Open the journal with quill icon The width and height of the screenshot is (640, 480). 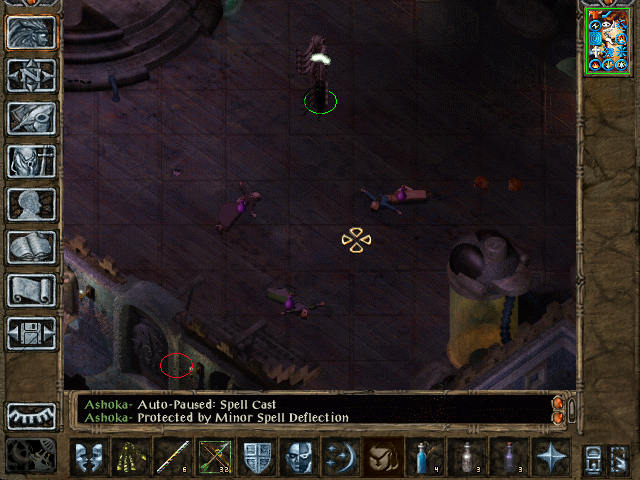point(31,118)
